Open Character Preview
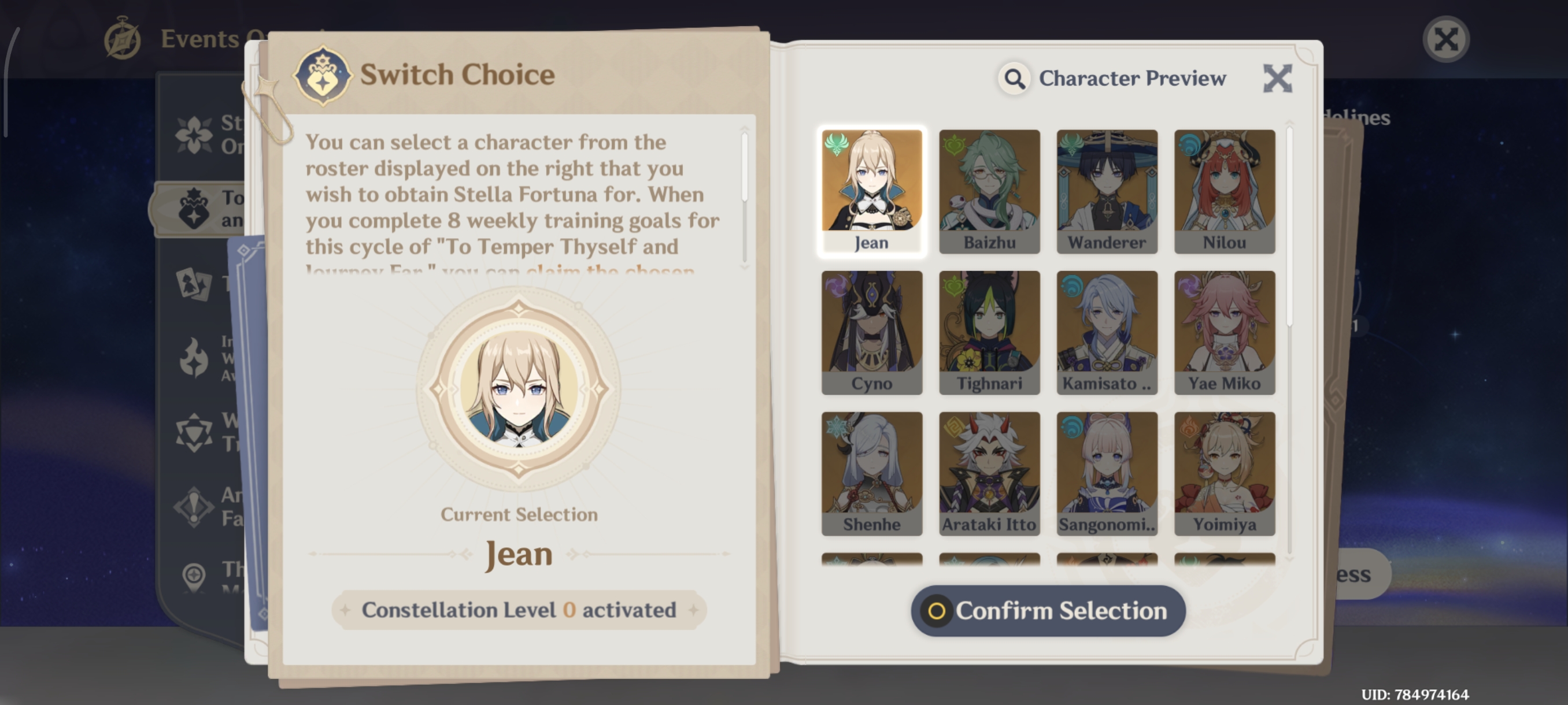Viewport: 1568px width, 705px height. (1113, 79)
